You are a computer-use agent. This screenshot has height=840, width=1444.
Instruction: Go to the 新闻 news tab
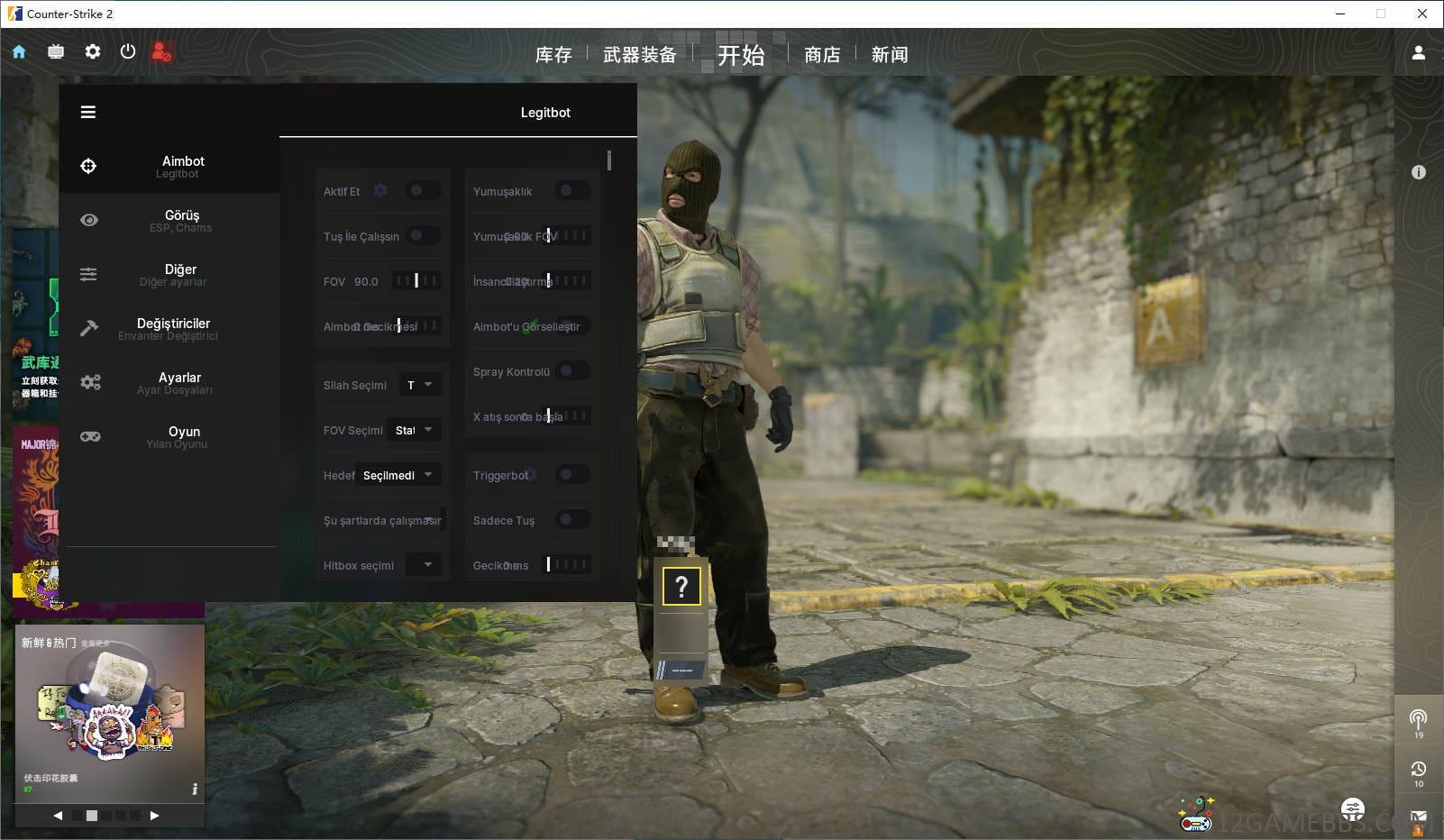[x=889, y=55]
